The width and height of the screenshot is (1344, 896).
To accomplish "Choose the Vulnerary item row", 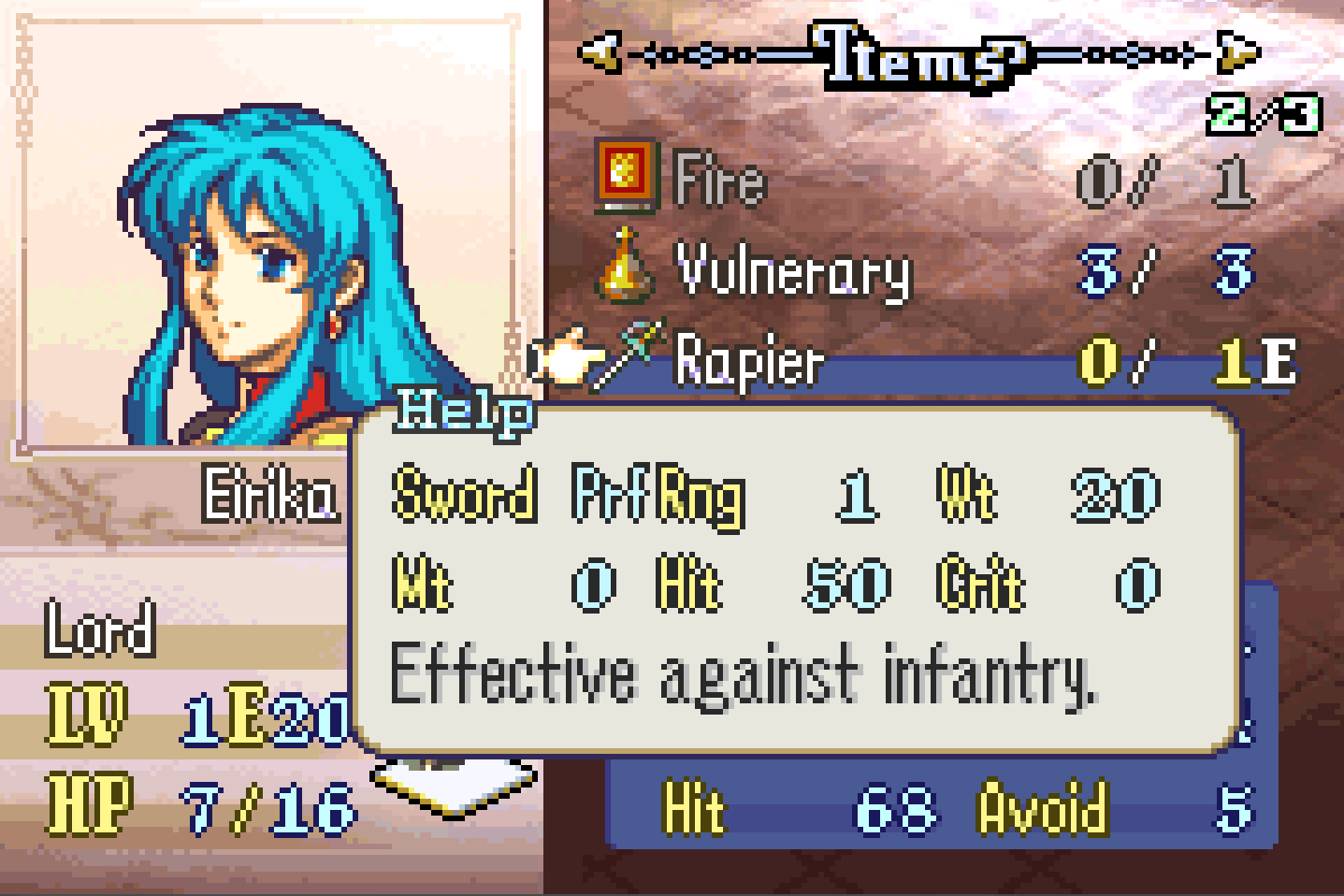I will [793, 271].
